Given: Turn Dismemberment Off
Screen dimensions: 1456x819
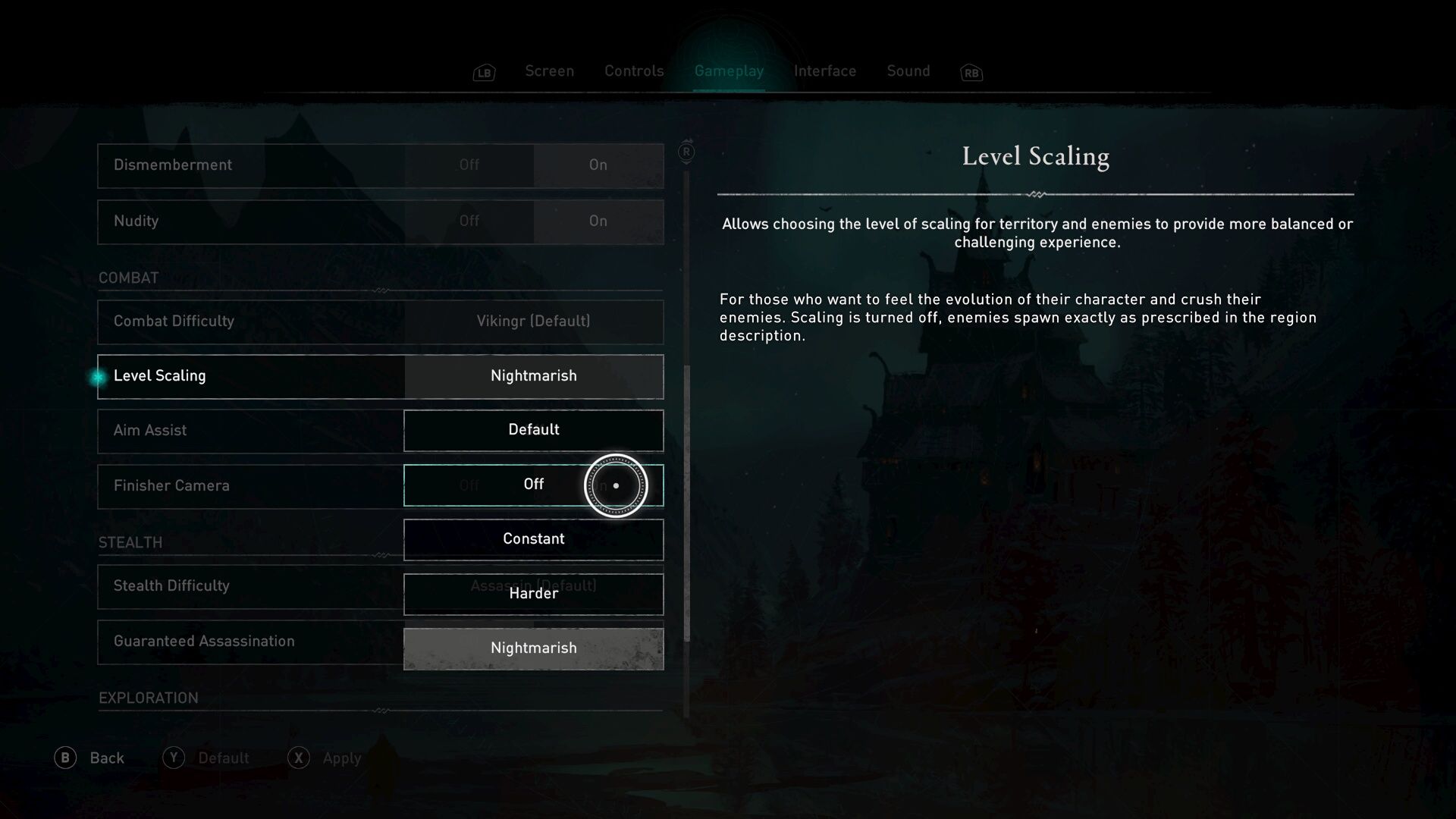Looking at the screenshot, I should pos(470,165).
